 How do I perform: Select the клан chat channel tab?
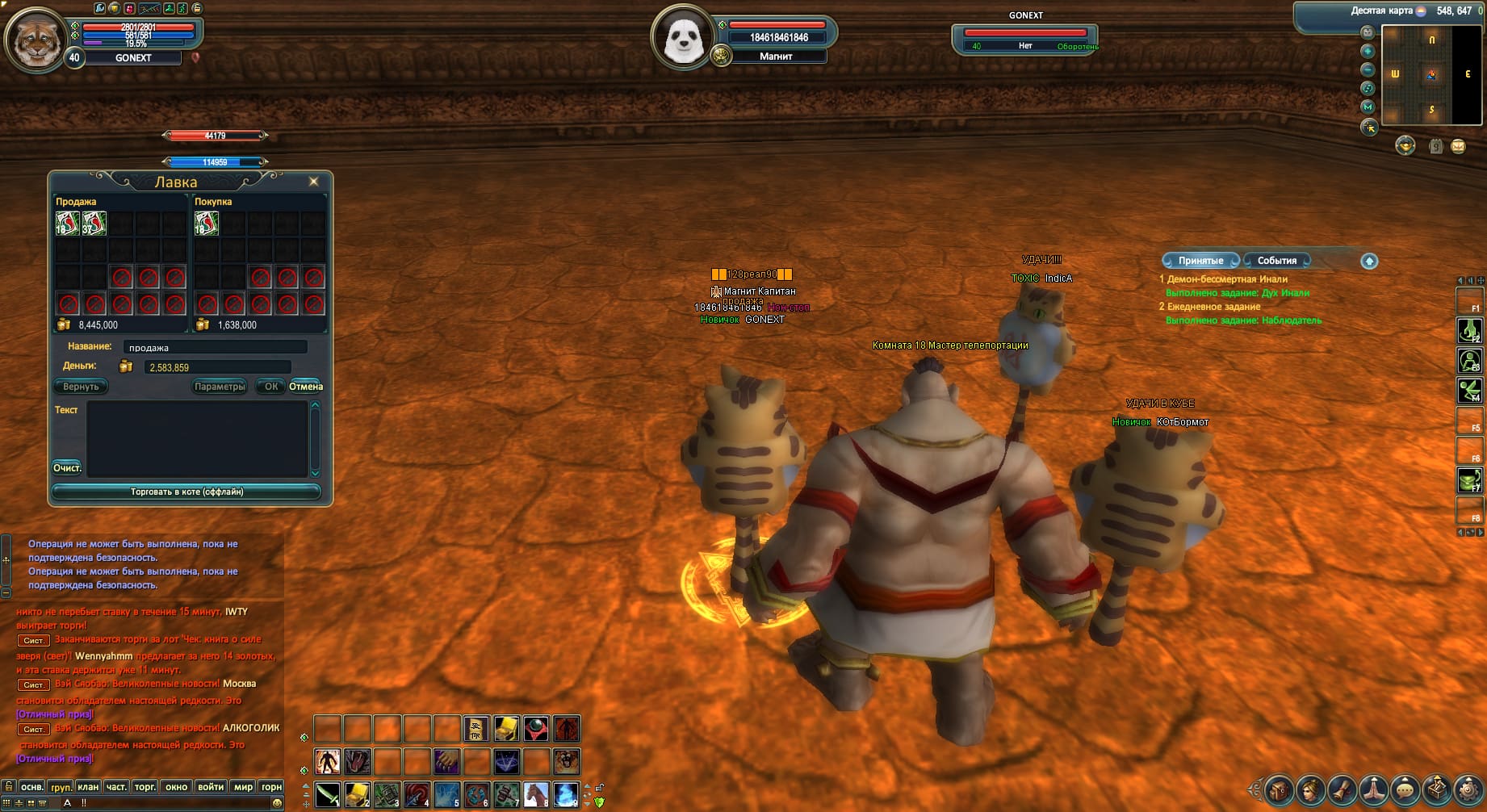(x=88, y=786)
